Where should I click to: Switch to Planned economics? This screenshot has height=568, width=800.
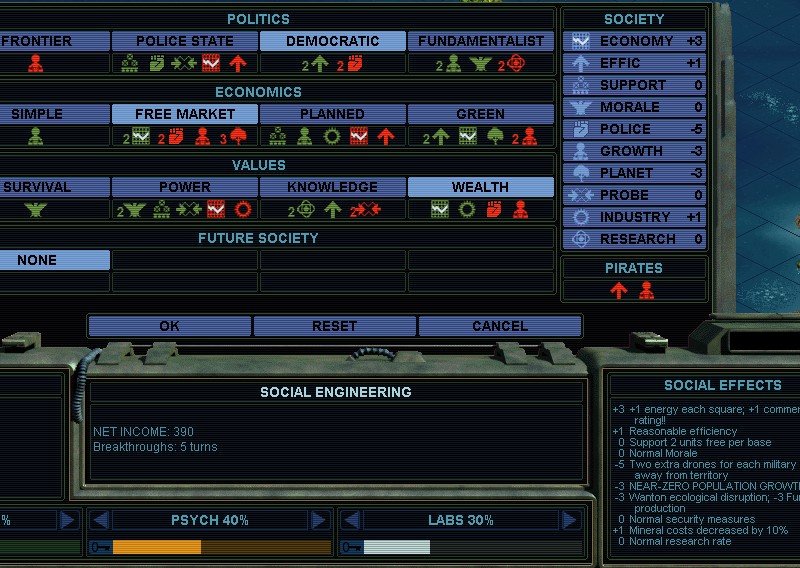(332, 114)
